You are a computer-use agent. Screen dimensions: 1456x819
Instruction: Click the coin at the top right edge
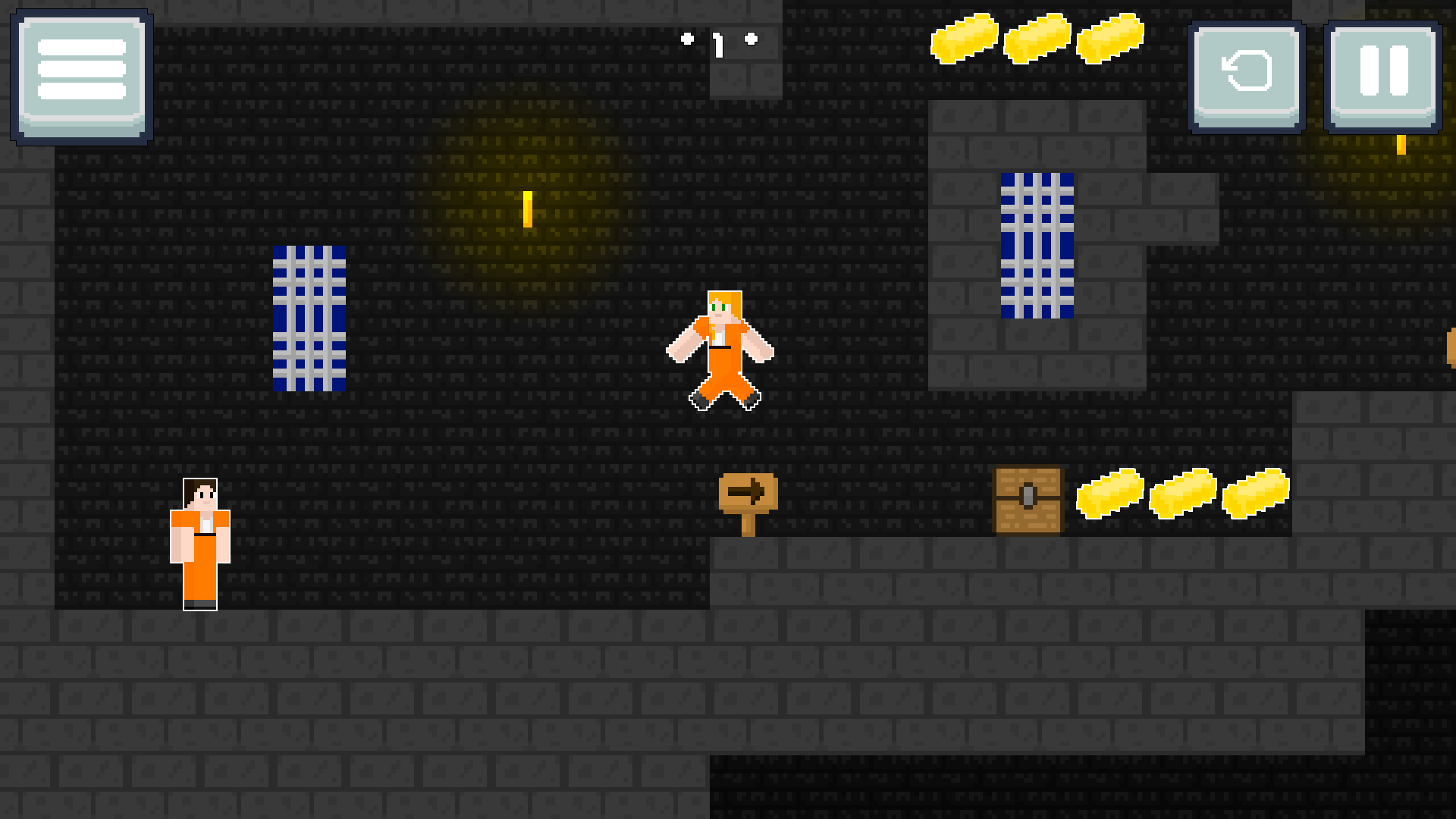(1401, 144)
